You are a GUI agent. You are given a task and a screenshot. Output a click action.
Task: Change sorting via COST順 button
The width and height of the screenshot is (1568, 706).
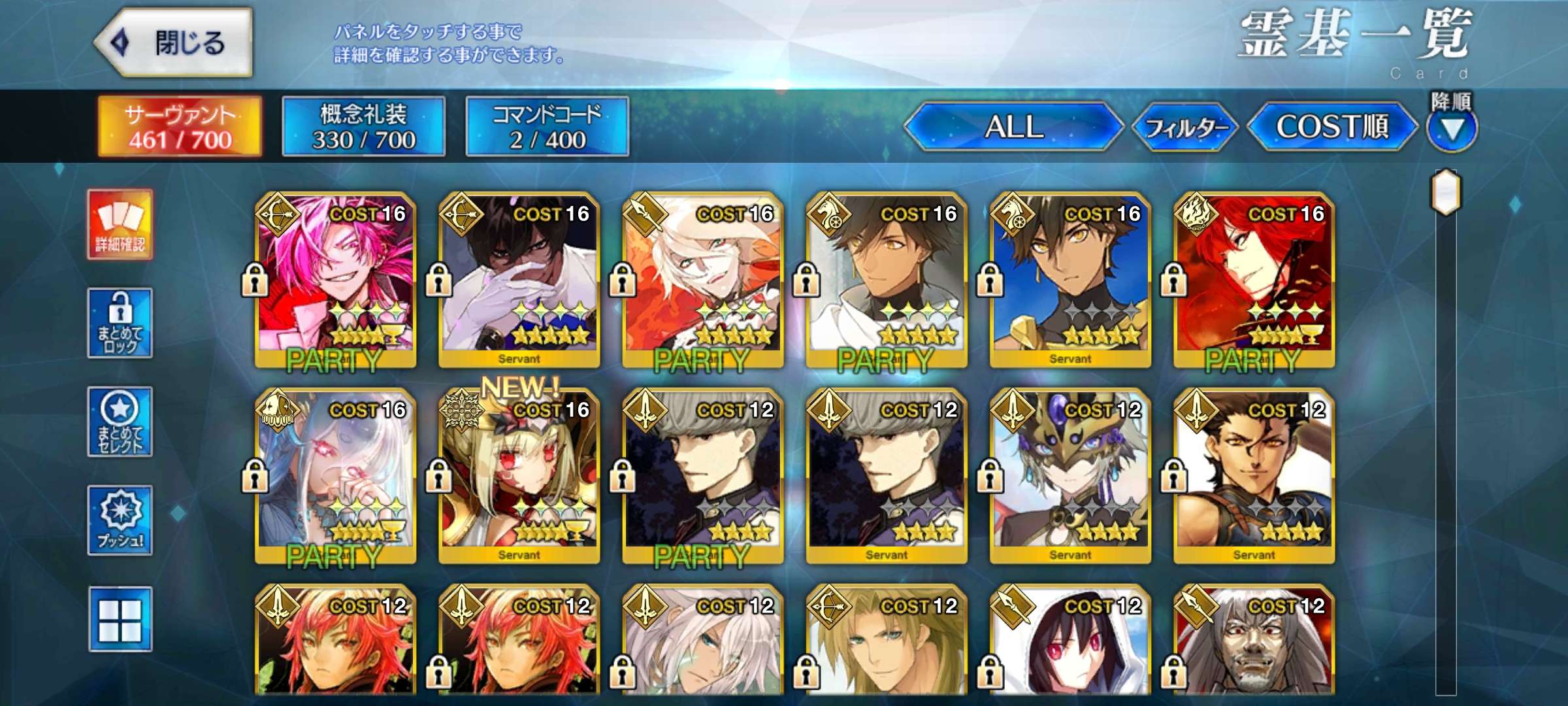[1332, 126]
